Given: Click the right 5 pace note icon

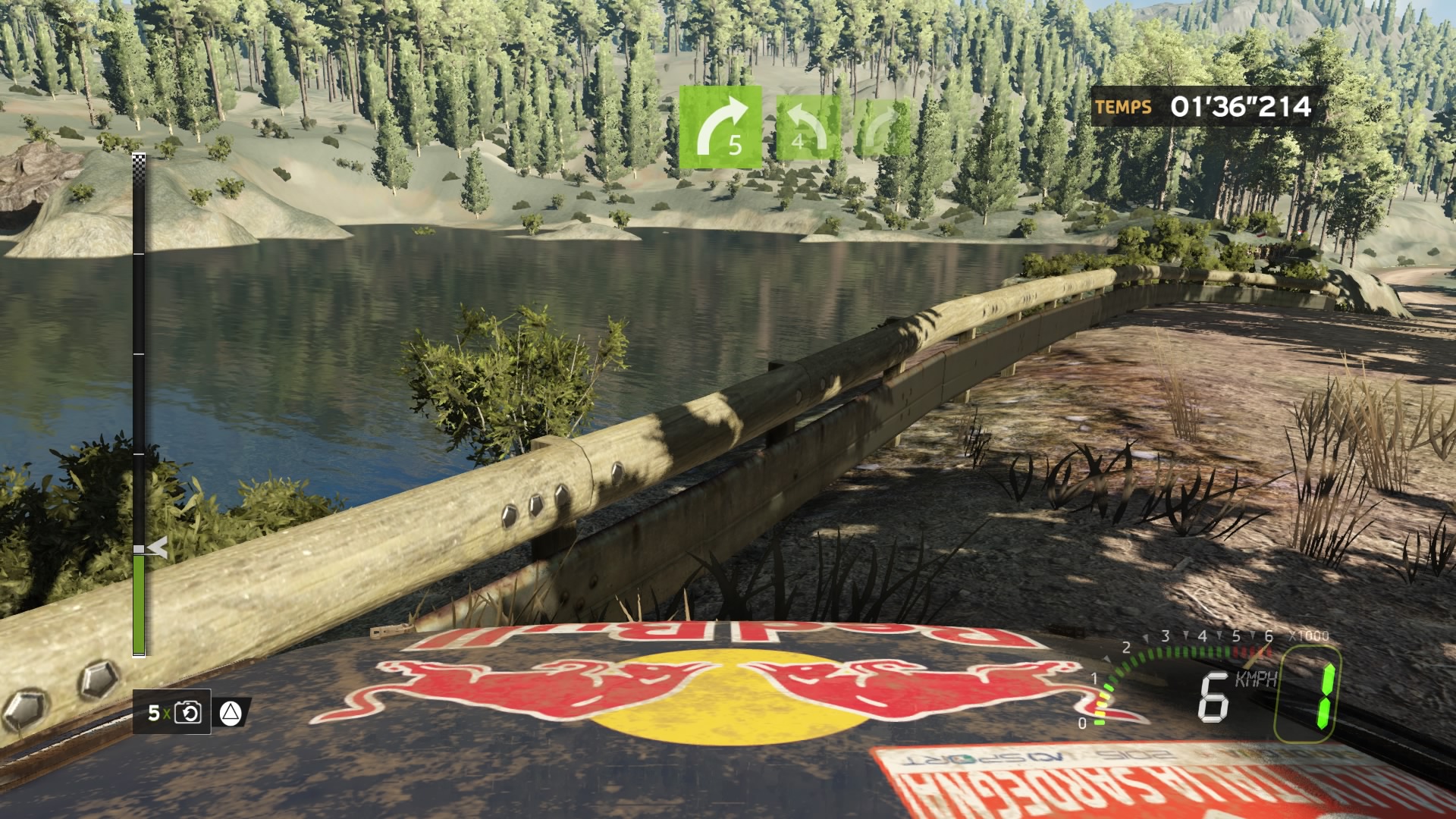Looking at the screenshot, I should pos(720,127).
